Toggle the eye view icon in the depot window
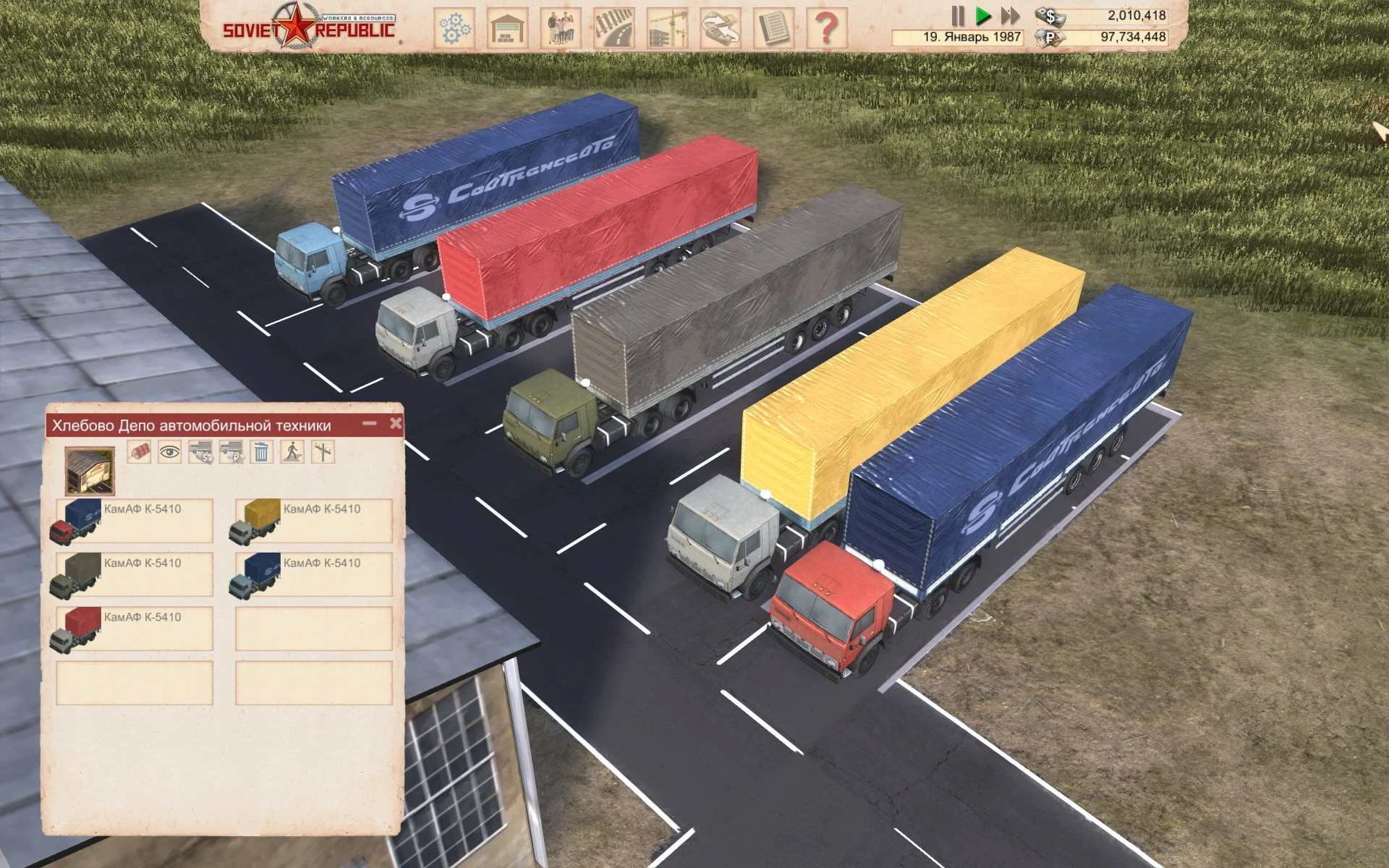Viewport: 1389px width, 868px height. (x=170, y=452)
